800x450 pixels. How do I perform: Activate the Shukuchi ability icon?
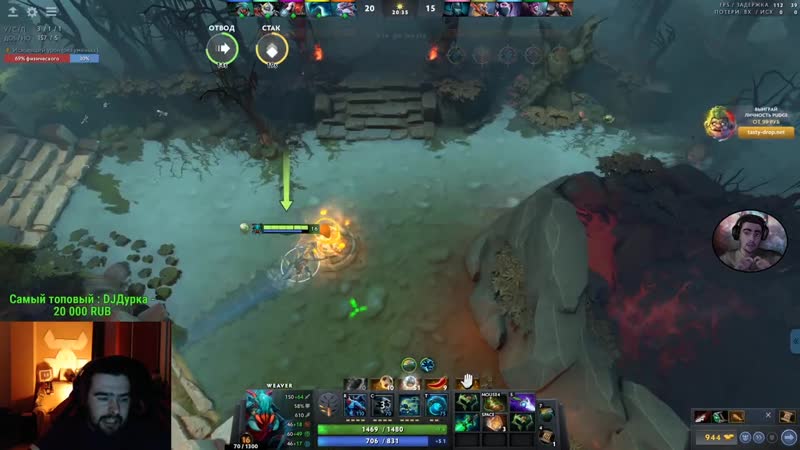pos(384,405)
